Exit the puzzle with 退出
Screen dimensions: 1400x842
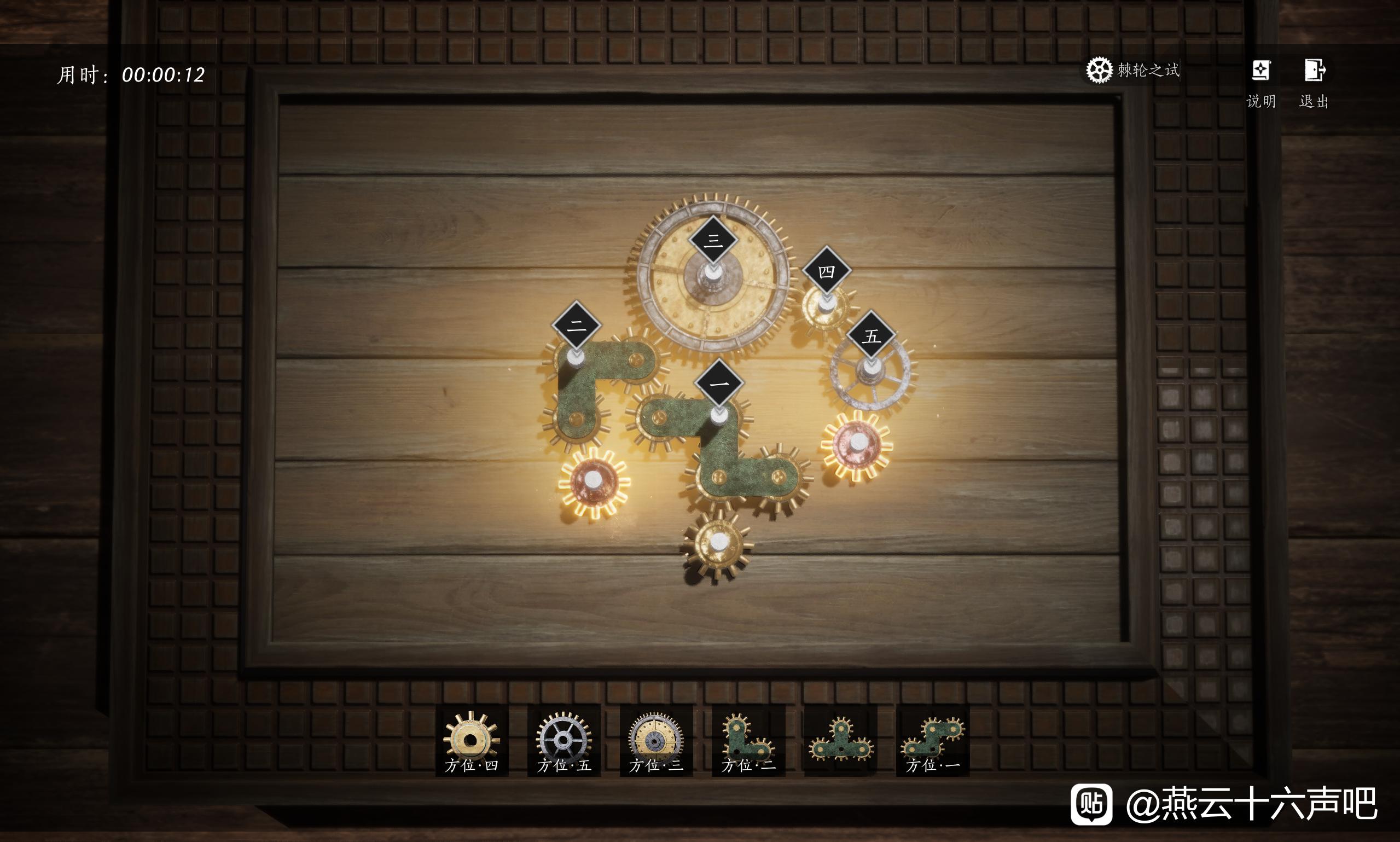pyautogui.click(x=1314, y=83)
